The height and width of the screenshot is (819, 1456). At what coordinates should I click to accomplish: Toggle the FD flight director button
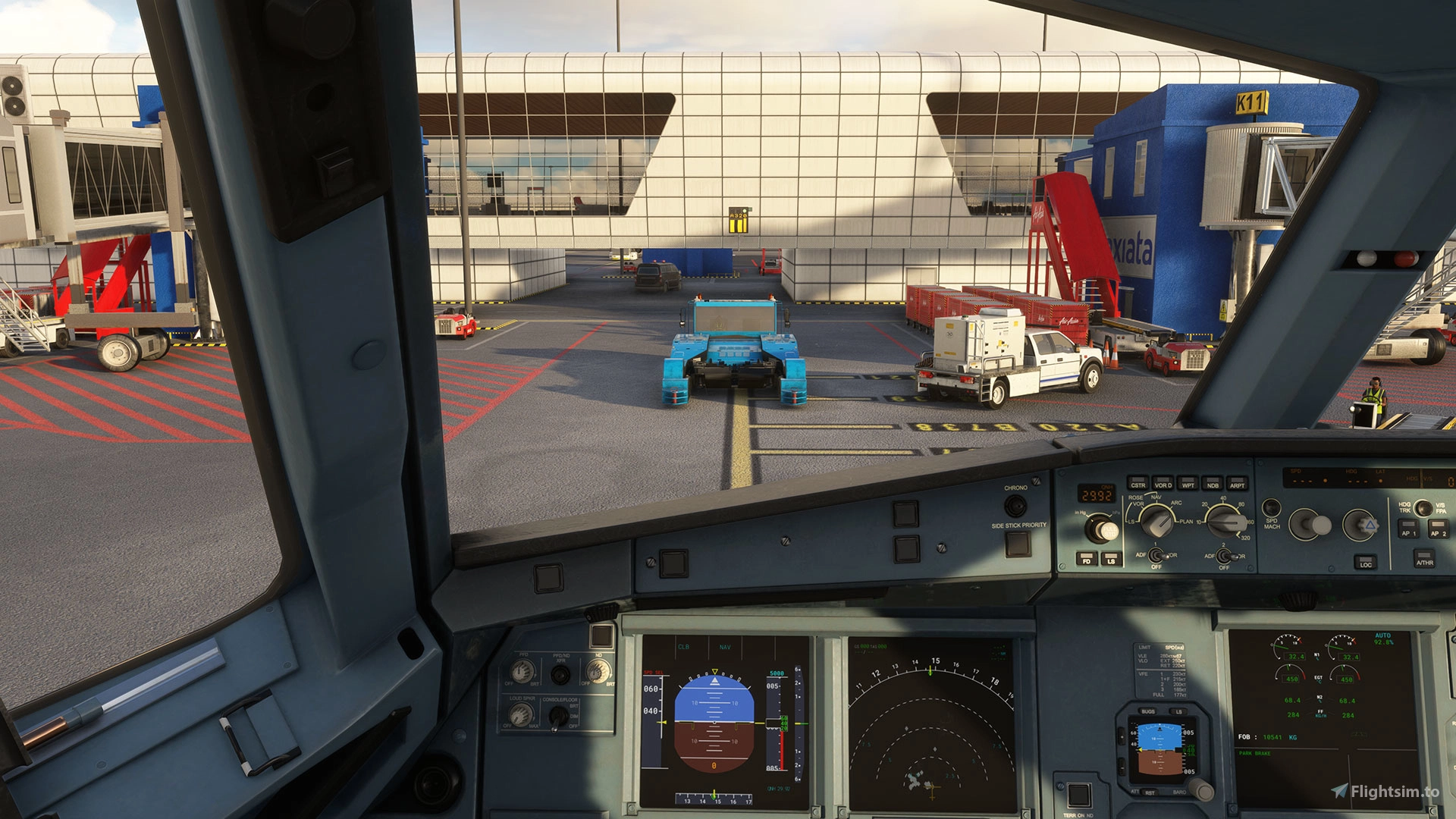tap(1087, 560)
